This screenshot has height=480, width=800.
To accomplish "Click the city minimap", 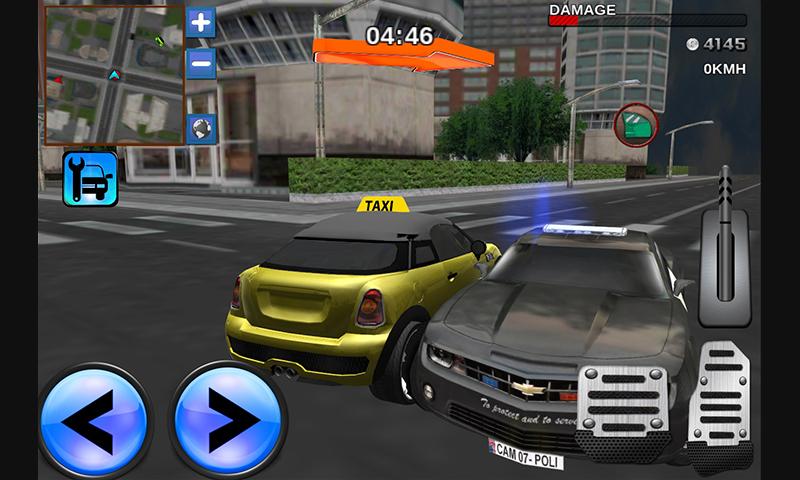I will pyautogui.click(x=114, y=75).
